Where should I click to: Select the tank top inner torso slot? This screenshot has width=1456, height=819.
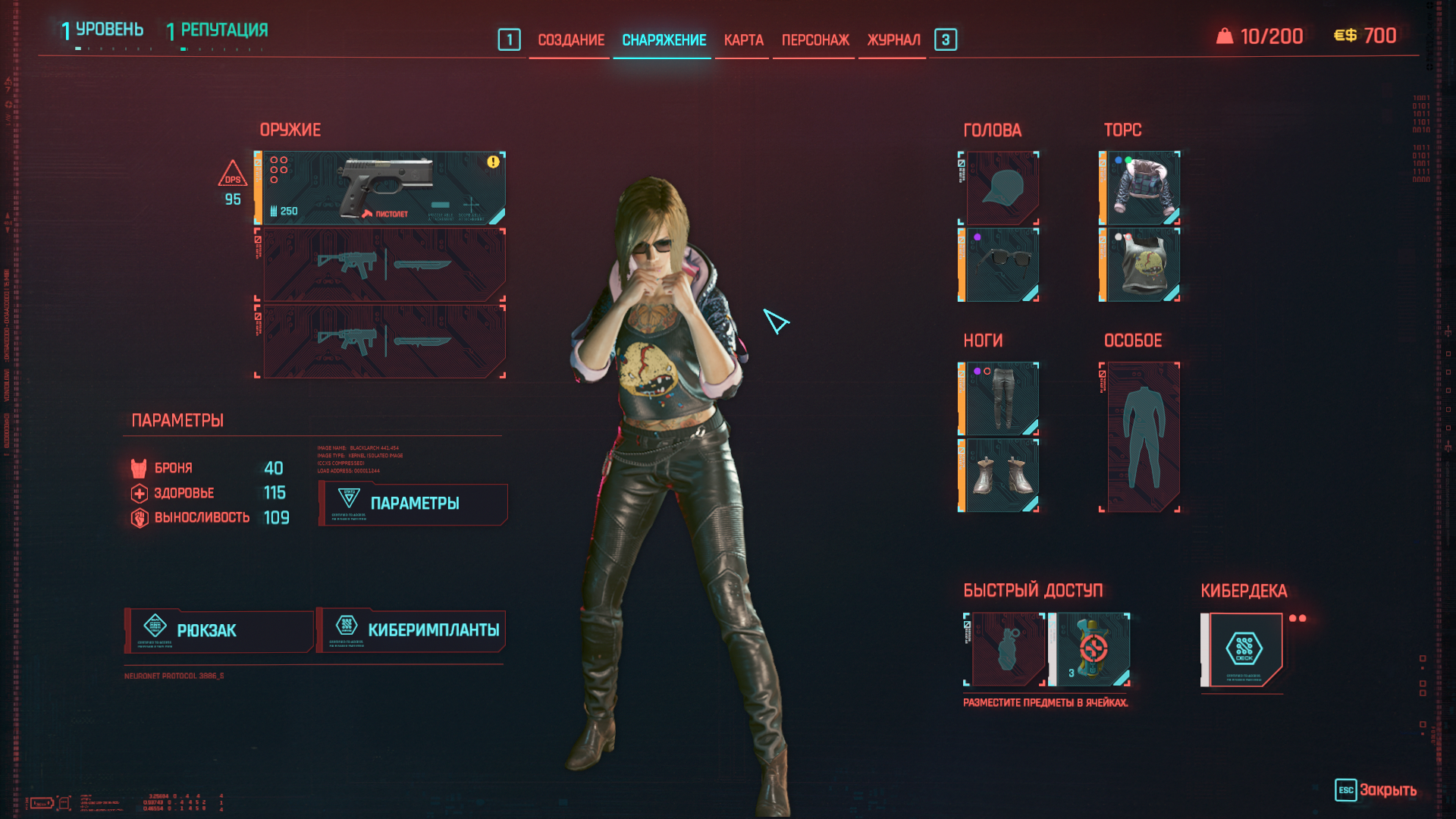pos(1141,265)
